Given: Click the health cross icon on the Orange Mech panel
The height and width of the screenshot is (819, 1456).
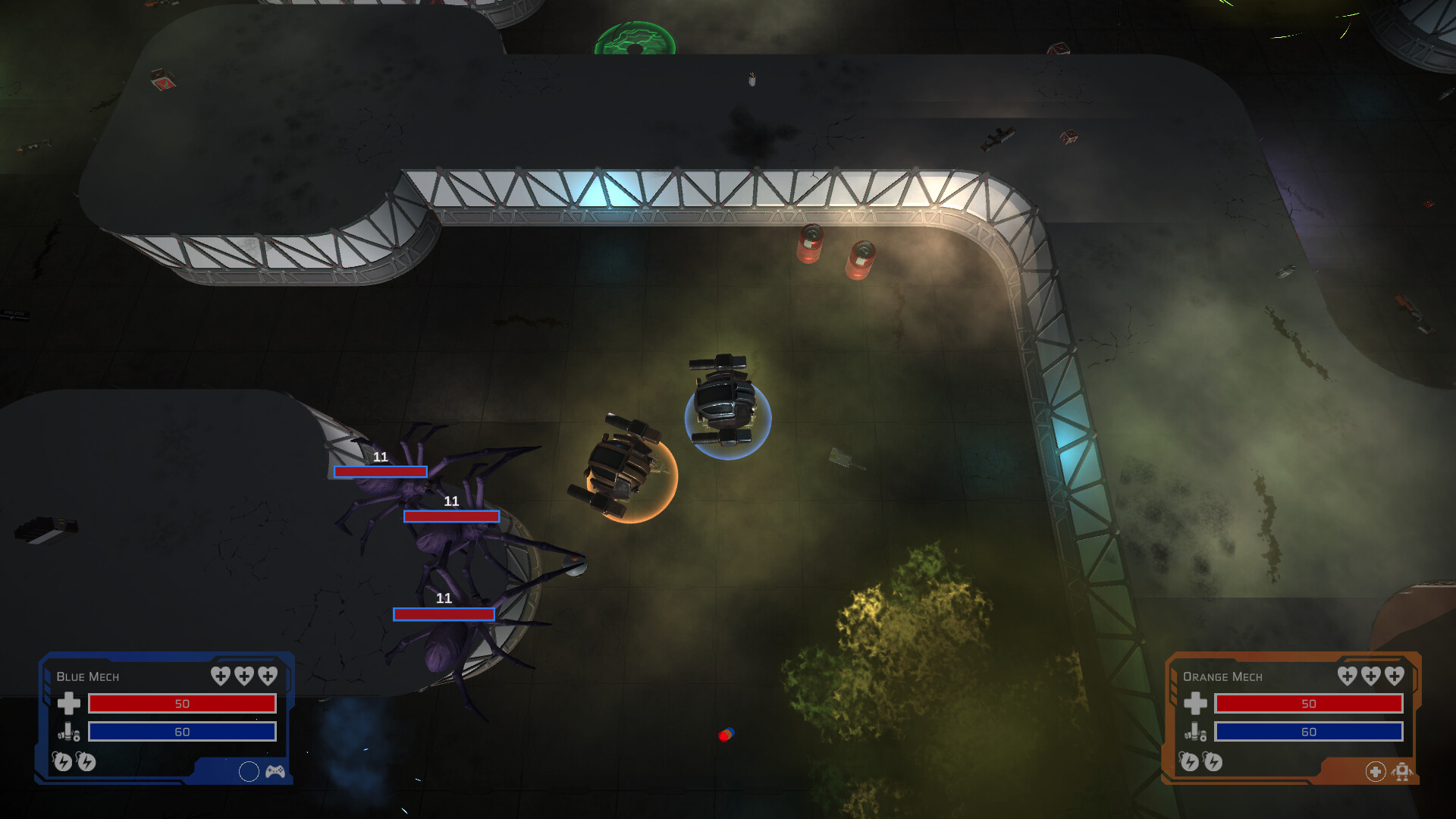Looking at the screenshot, I should pyautogui.click(x=1196, y=704).
